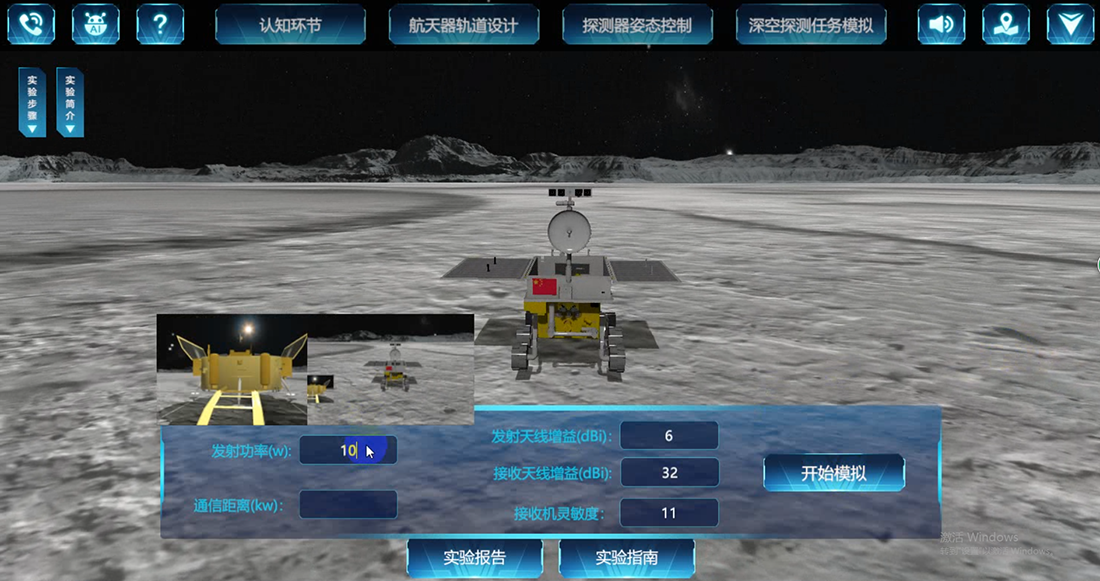Select the 探测器姿态控制 tab
This screenshot has width=1100, height=581.
tap(637, 25)
